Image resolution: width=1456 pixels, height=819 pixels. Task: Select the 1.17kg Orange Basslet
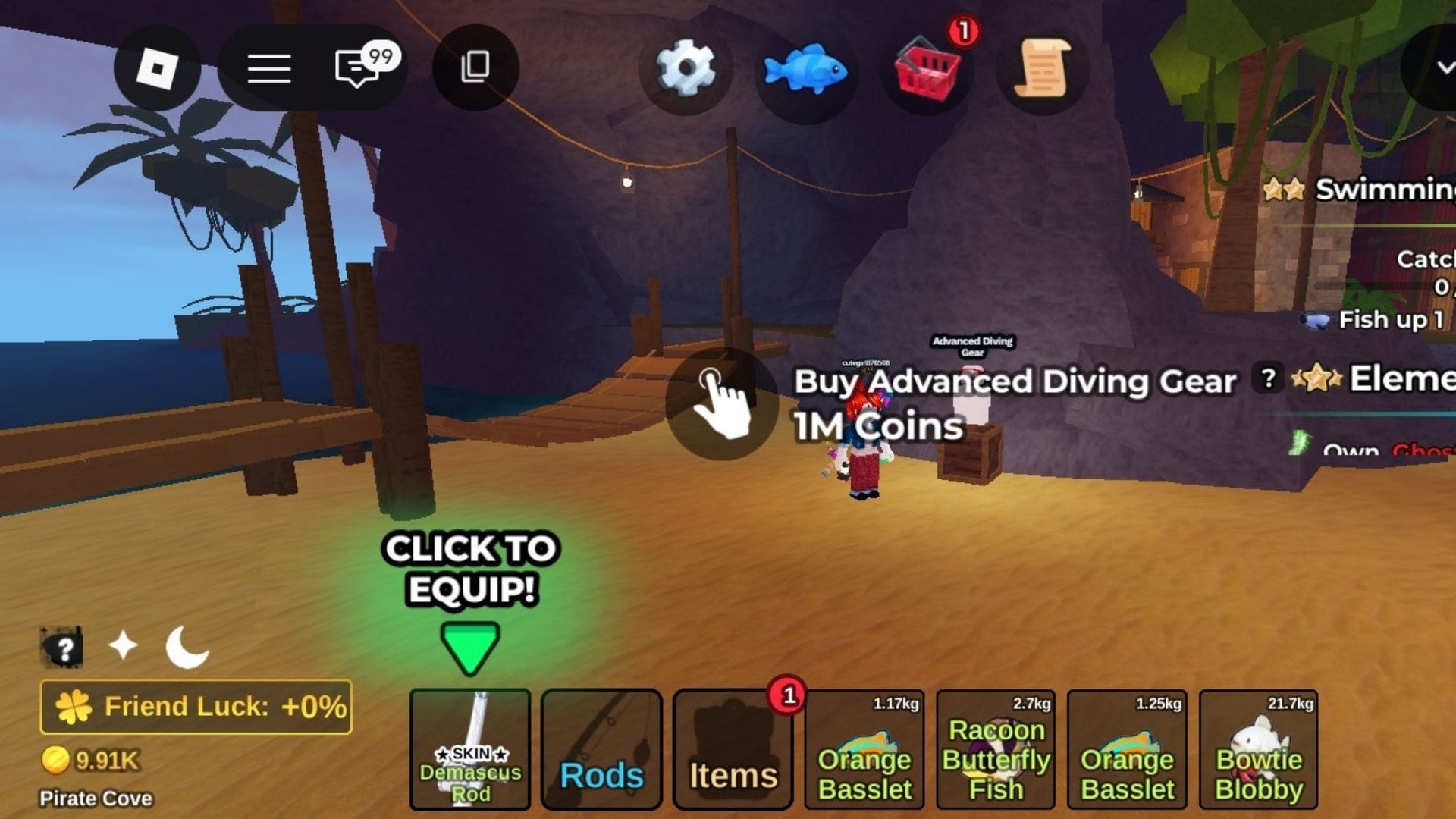pyautogui.click(x=864, y=749)
